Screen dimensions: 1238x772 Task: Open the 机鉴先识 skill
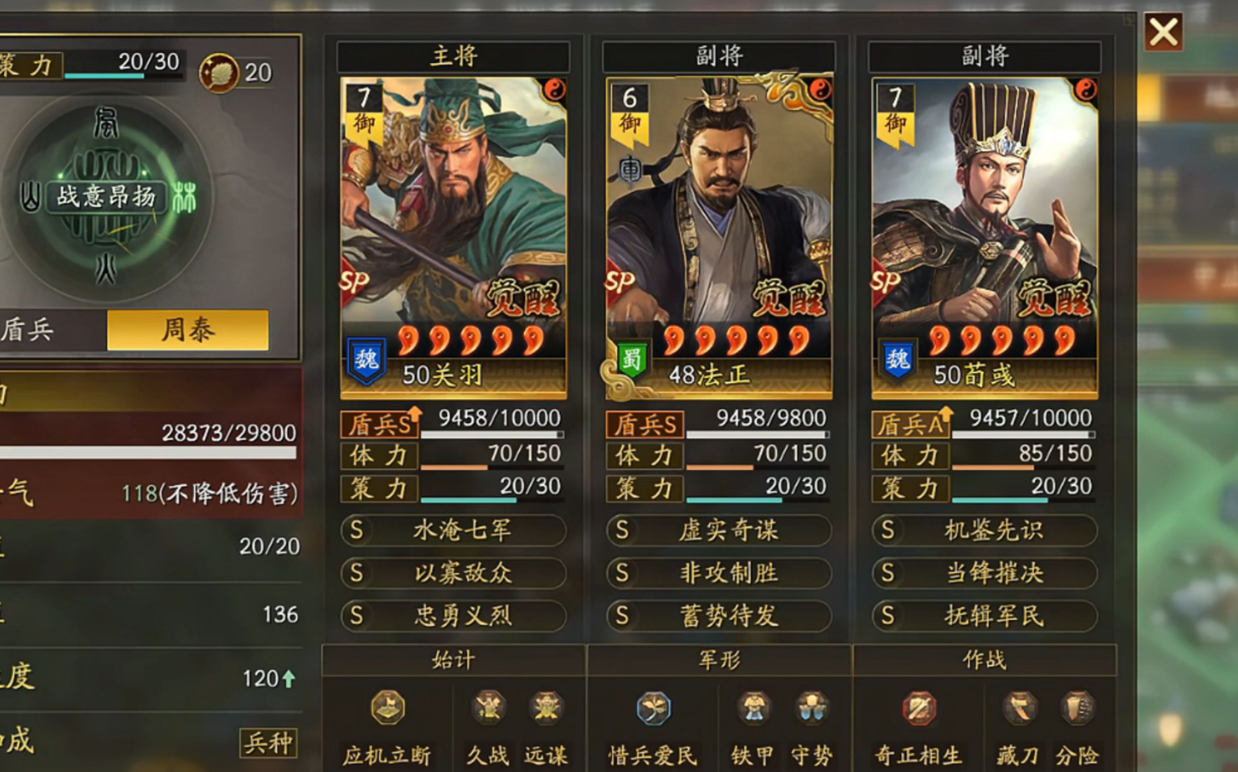pyautogui.click(x=985, y=530)
